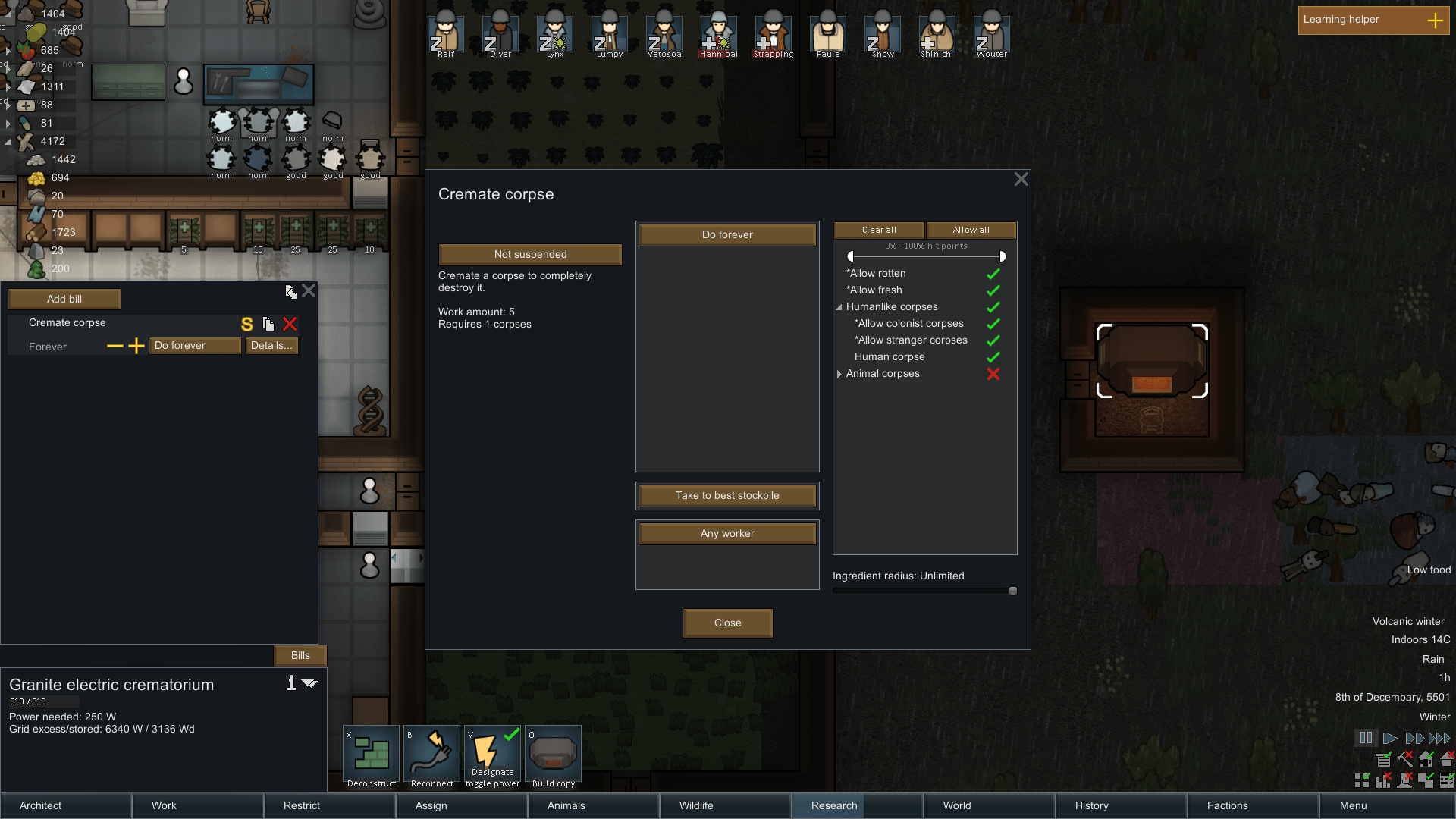Select the Deconstruct tool
This screenshot has width=1456, height=819.
pyautogui.click(x=371, y=755)
